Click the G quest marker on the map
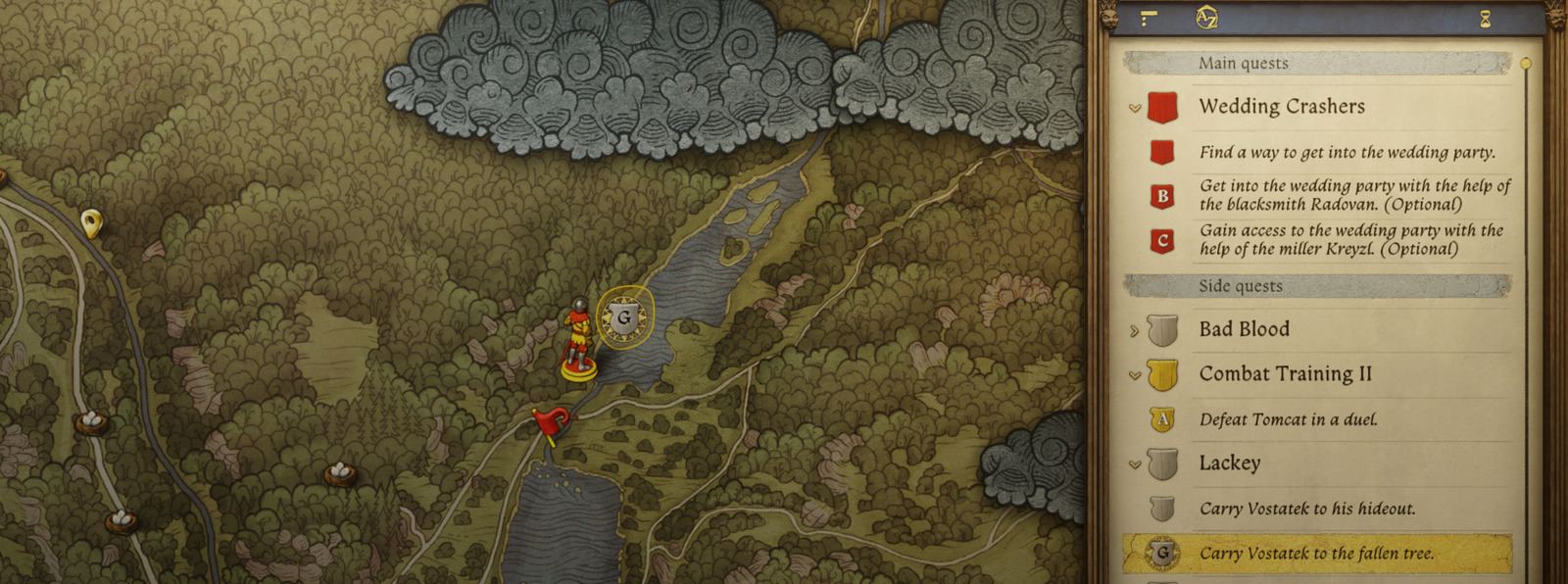This screenshot has height=584, width=1568. (x=623, y=317)
